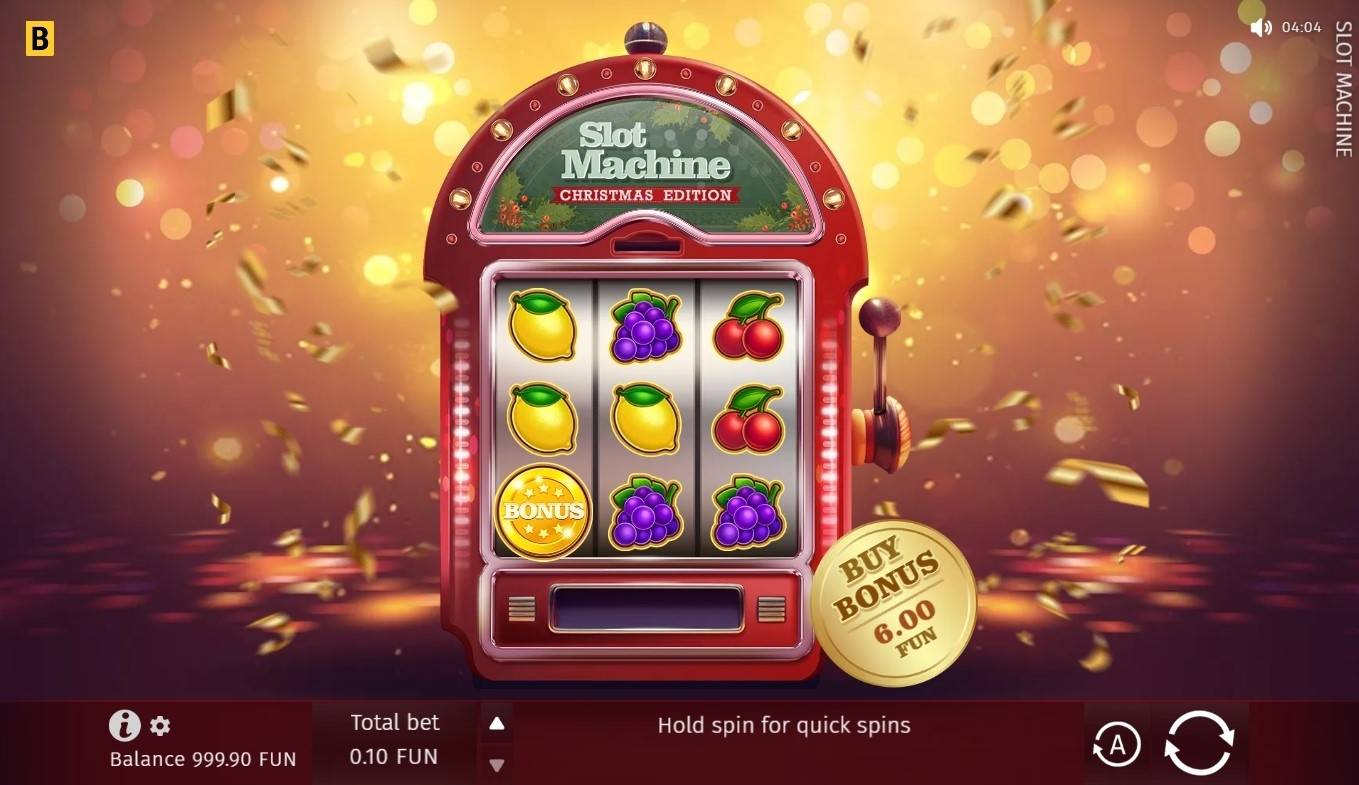Decrease the total bet amount
The height and width of the screenshot is (785, 1359).
coord(497,764)
